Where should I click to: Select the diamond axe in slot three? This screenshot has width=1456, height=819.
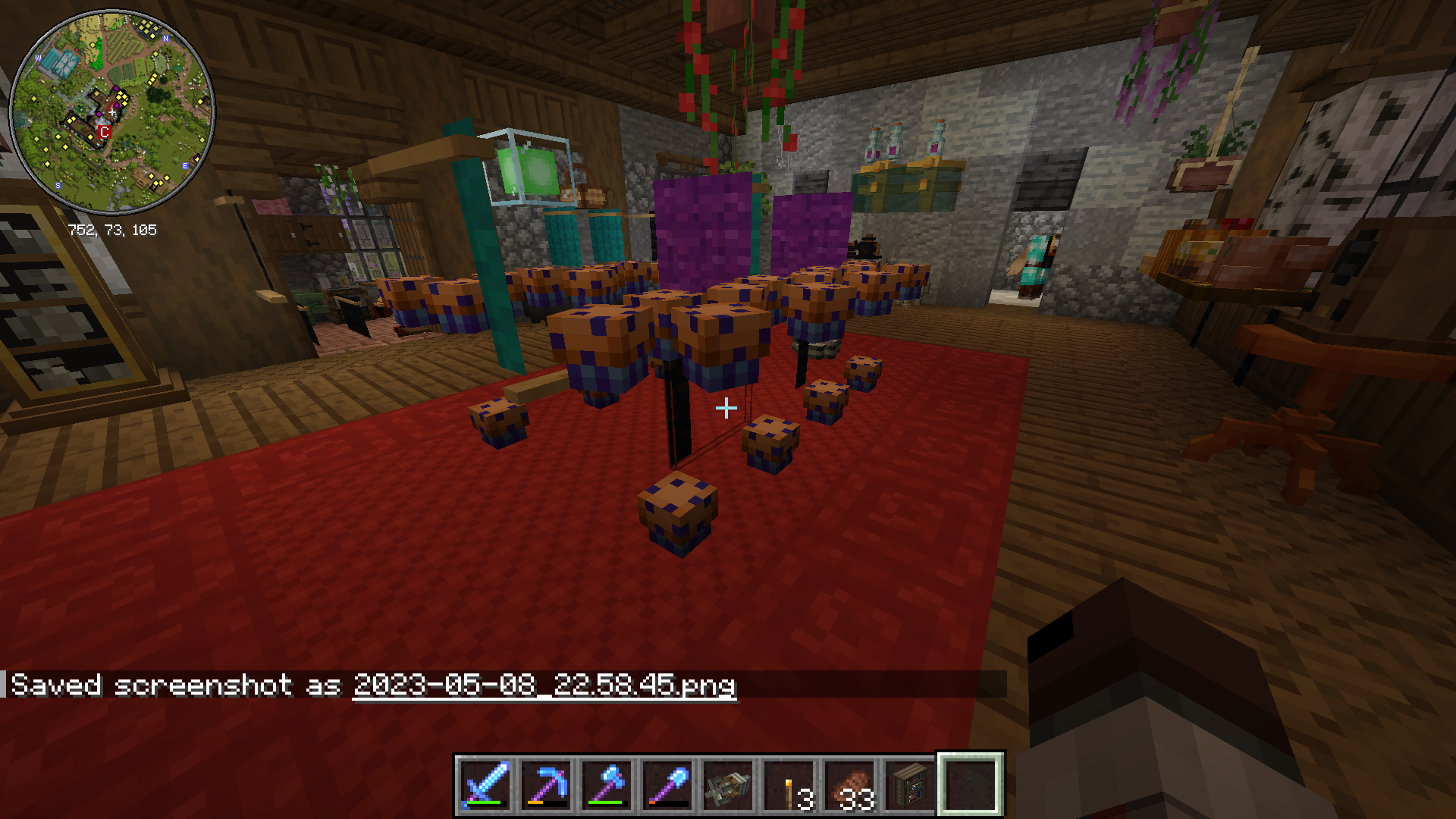pyautogui.click(x=605, y=785)
